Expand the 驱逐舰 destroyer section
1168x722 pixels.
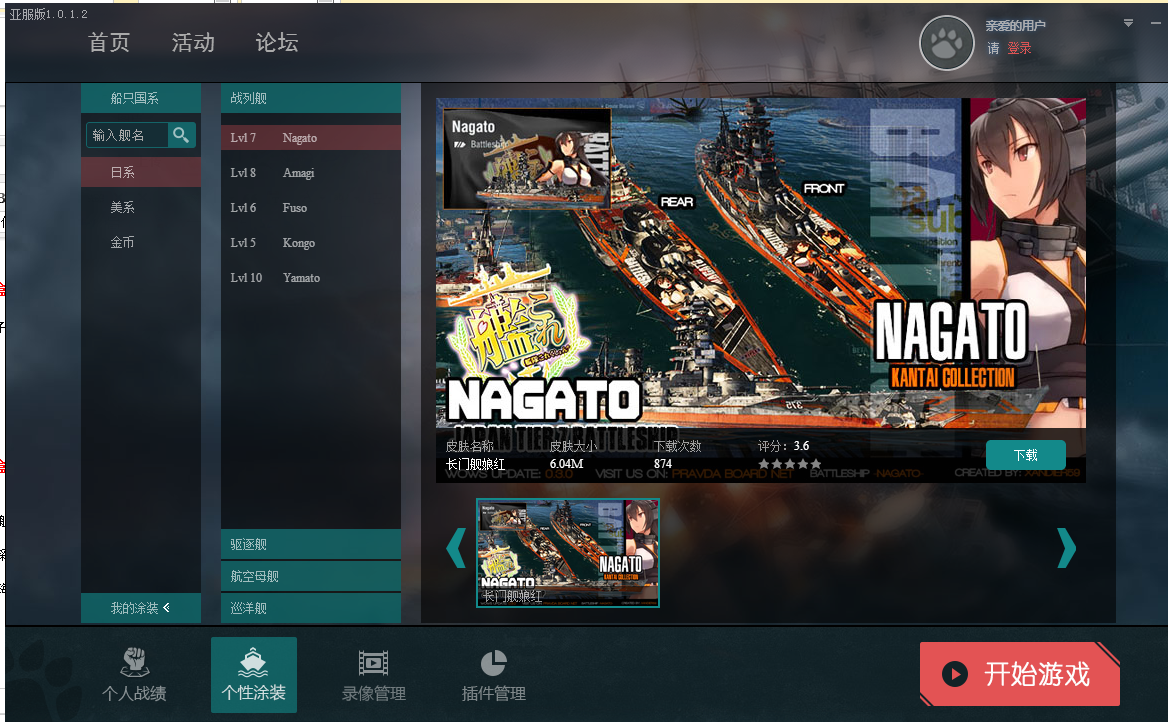pos(310,545)
